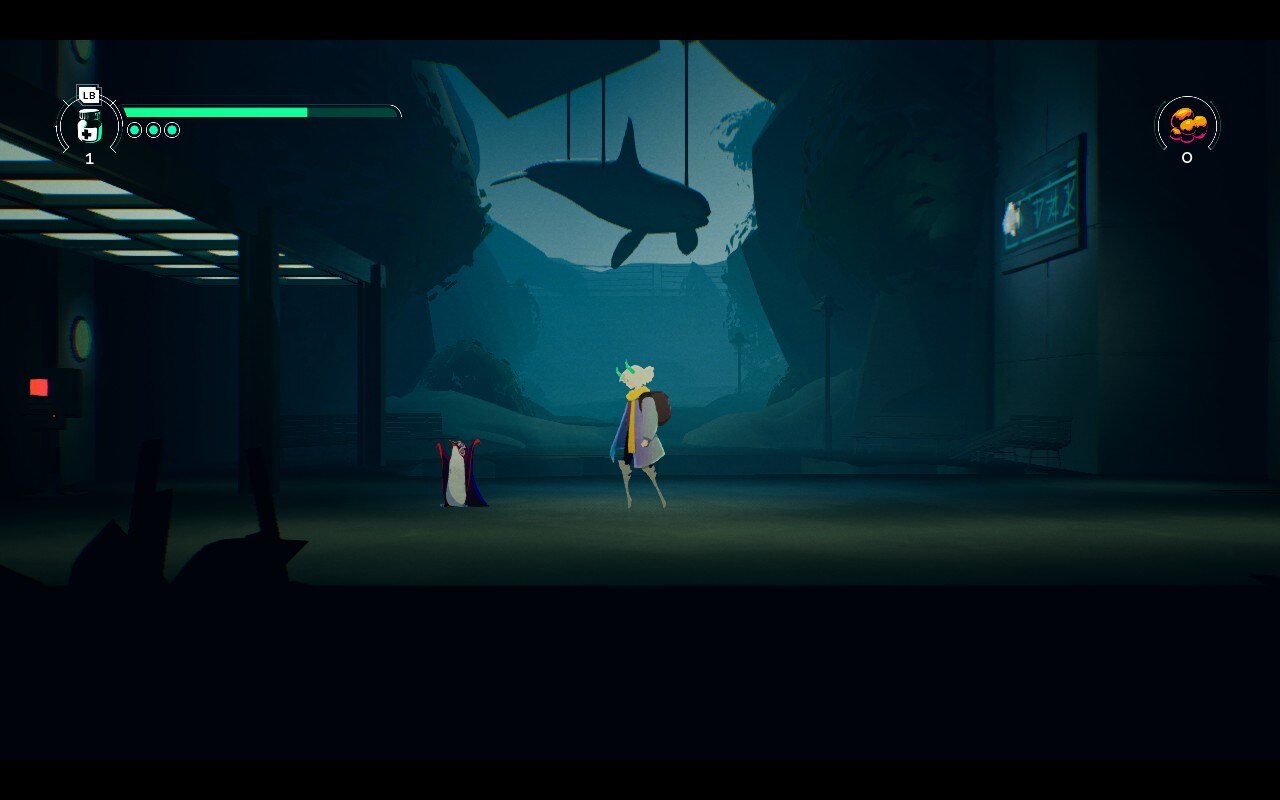Click the counter value 0 under the mushrooms
The width and height of the screenshot is (1280, 800).
1185,157
